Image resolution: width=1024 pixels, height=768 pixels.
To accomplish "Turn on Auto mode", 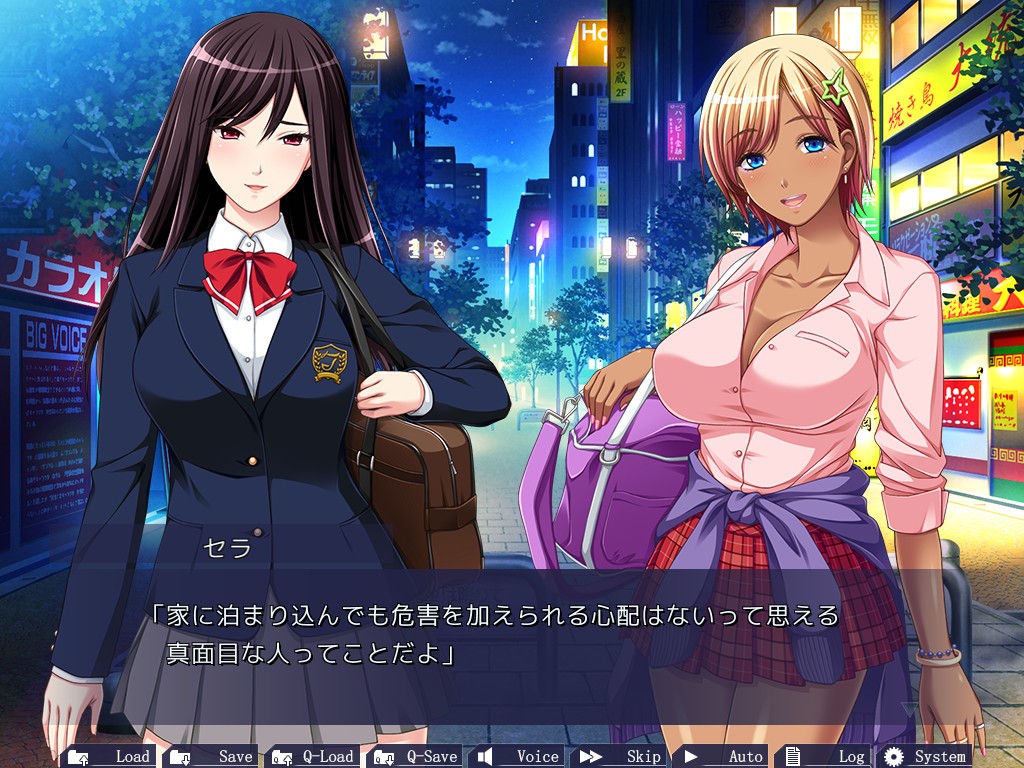I will tap(722, 756).
